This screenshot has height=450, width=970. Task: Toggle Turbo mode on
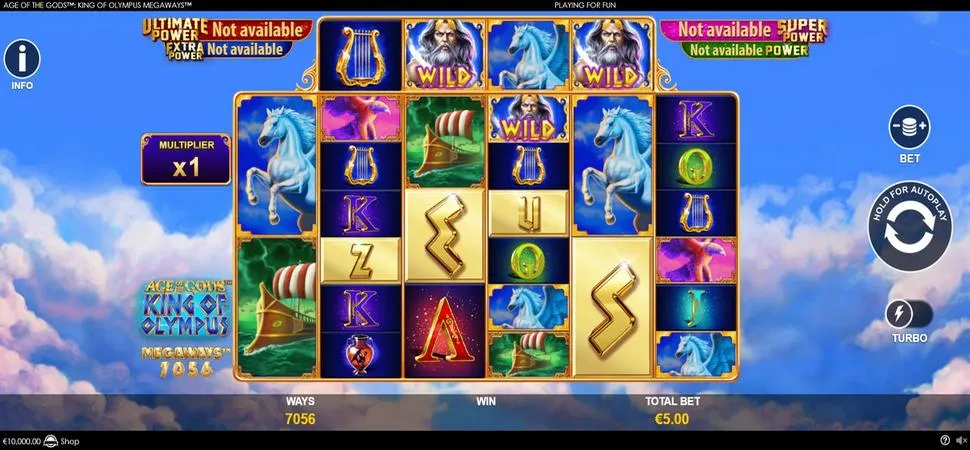tap(908, 314)
